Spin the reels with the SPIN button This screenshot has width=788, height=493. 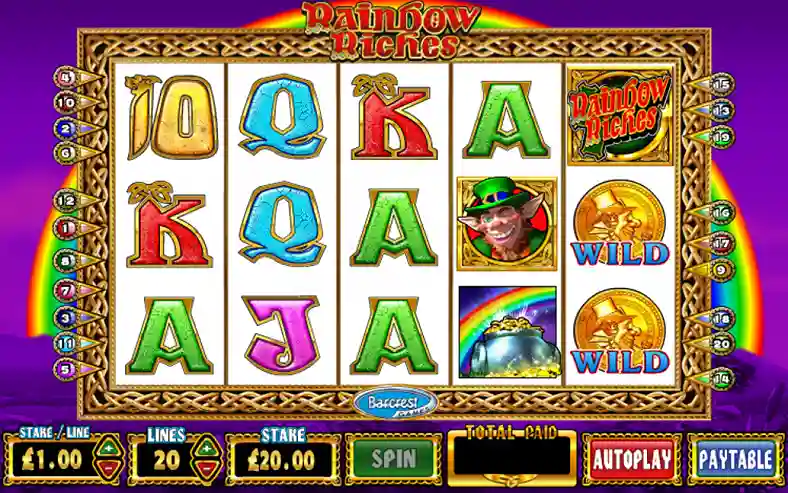click(x=394, y=459)
